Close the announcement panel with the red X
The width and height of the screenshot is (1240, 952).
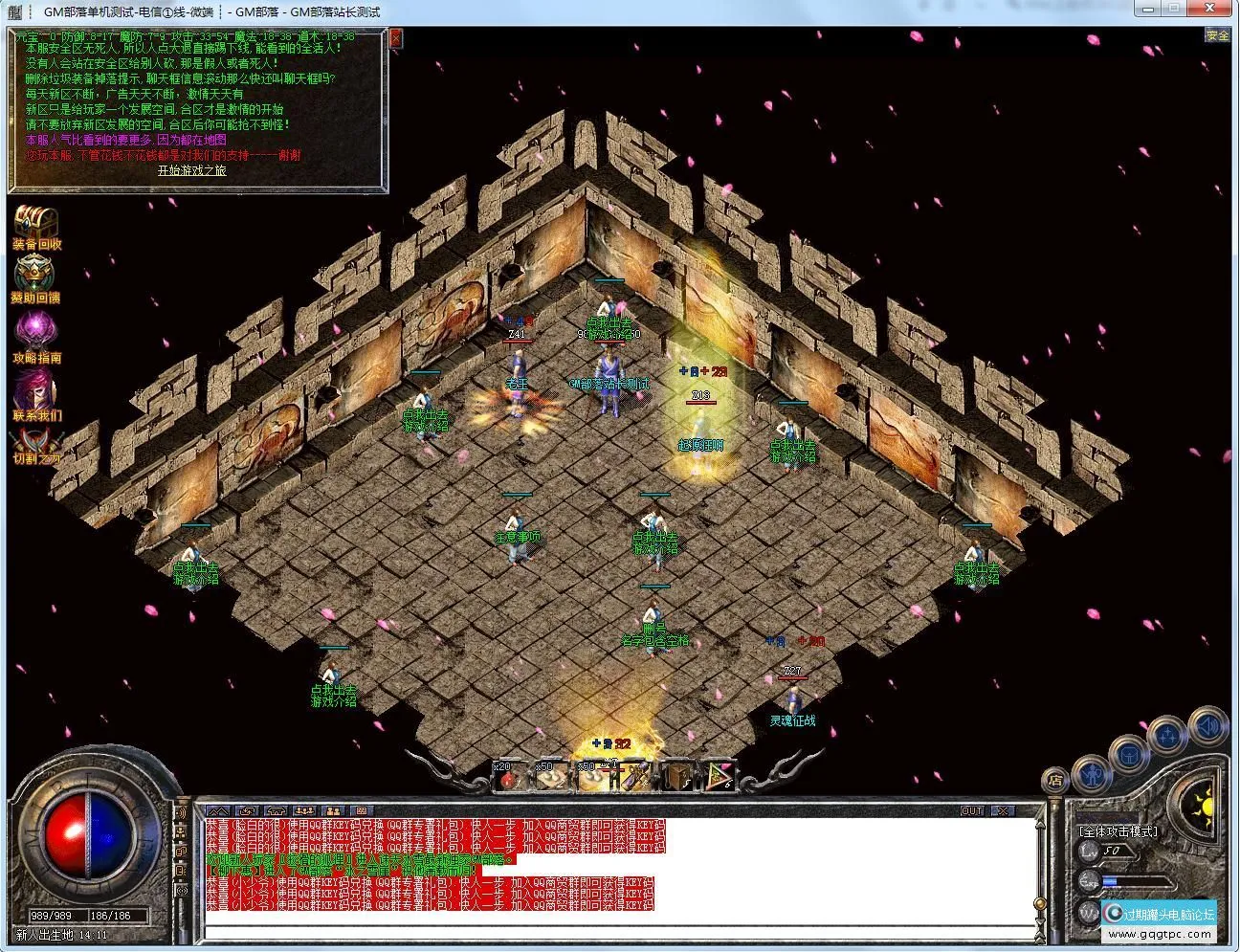click(x=395, y=38)
